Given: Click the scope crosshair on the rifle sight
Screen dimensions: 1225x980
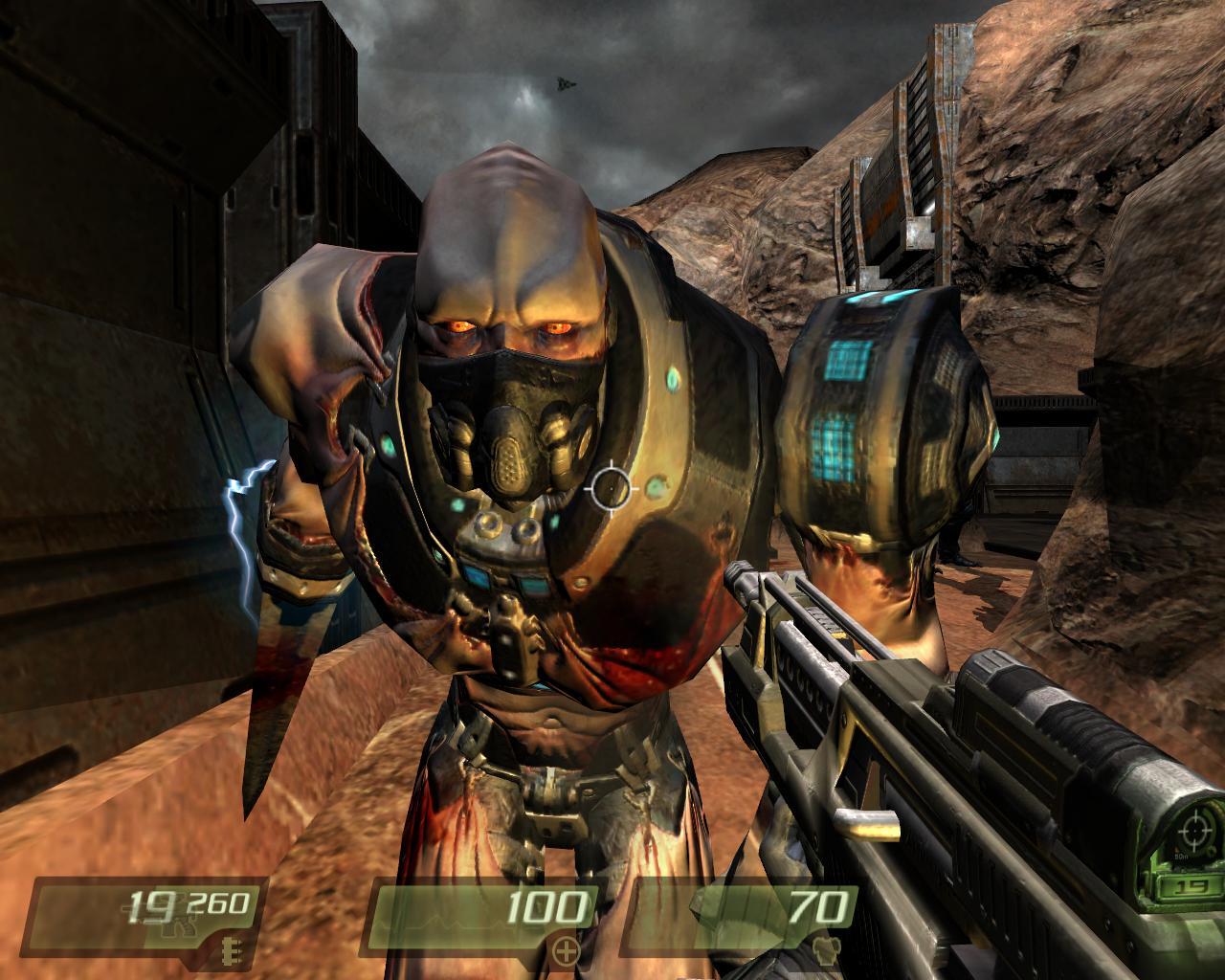Looking at the screenshot, I should point(1194,831).
